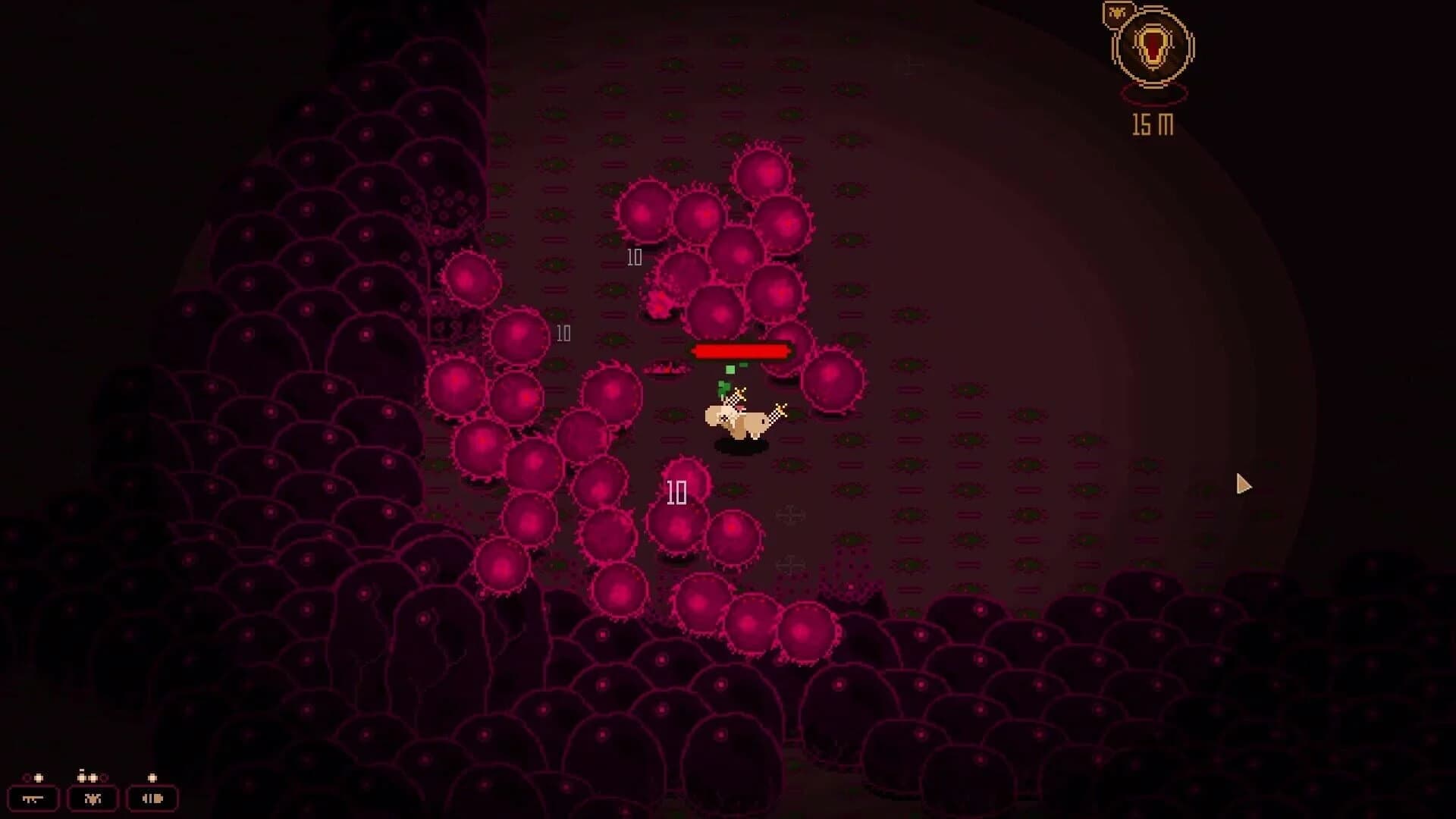Click the dark halo ring beneath the amulet
Viewport: 1456px width, 819px height.
pyautogui.click(x=1153, y=95)
